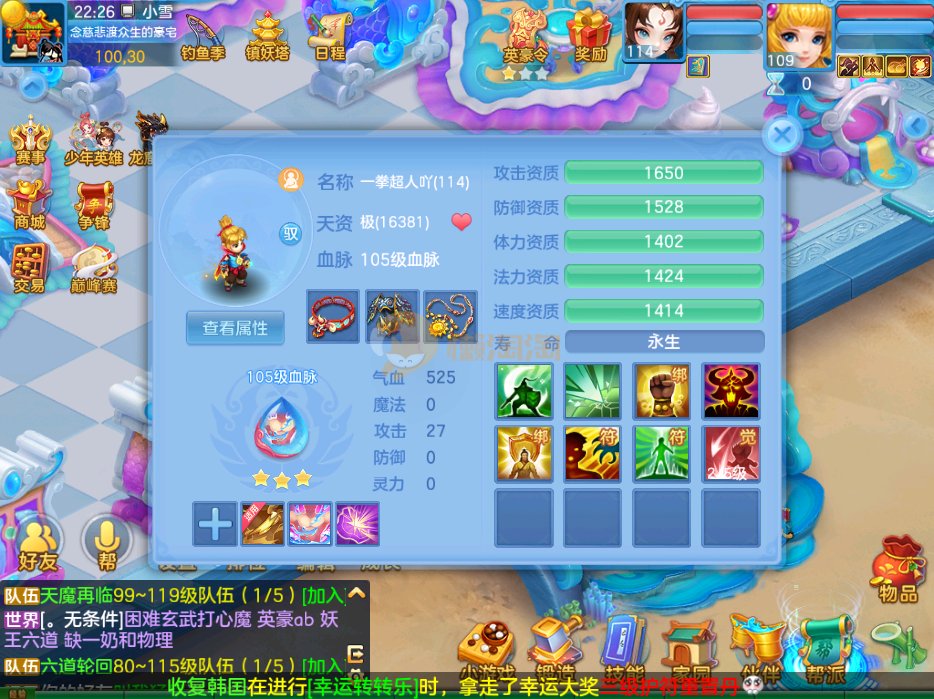Click the blue plus add slot
Image resolution: width=934 pixels, height=699 pixels.
coord(215,523)
